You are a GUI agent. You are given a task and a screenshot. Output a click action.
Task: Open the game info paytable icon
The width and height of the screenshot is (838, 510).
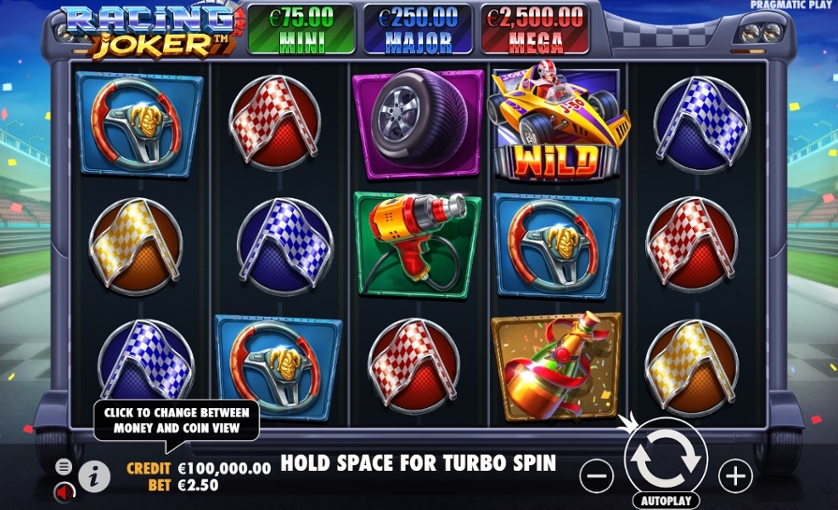[x=95, y=477]
